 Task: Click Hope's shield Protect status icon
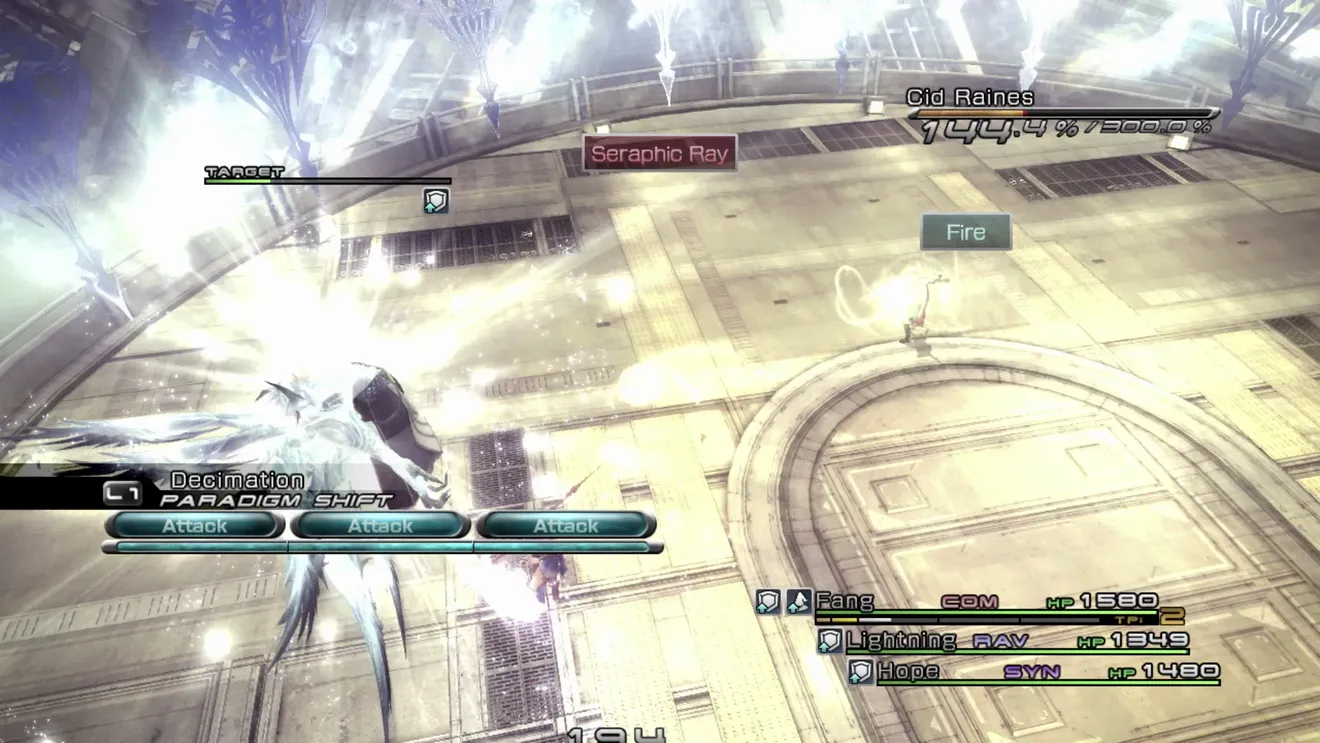click(860, 672)
